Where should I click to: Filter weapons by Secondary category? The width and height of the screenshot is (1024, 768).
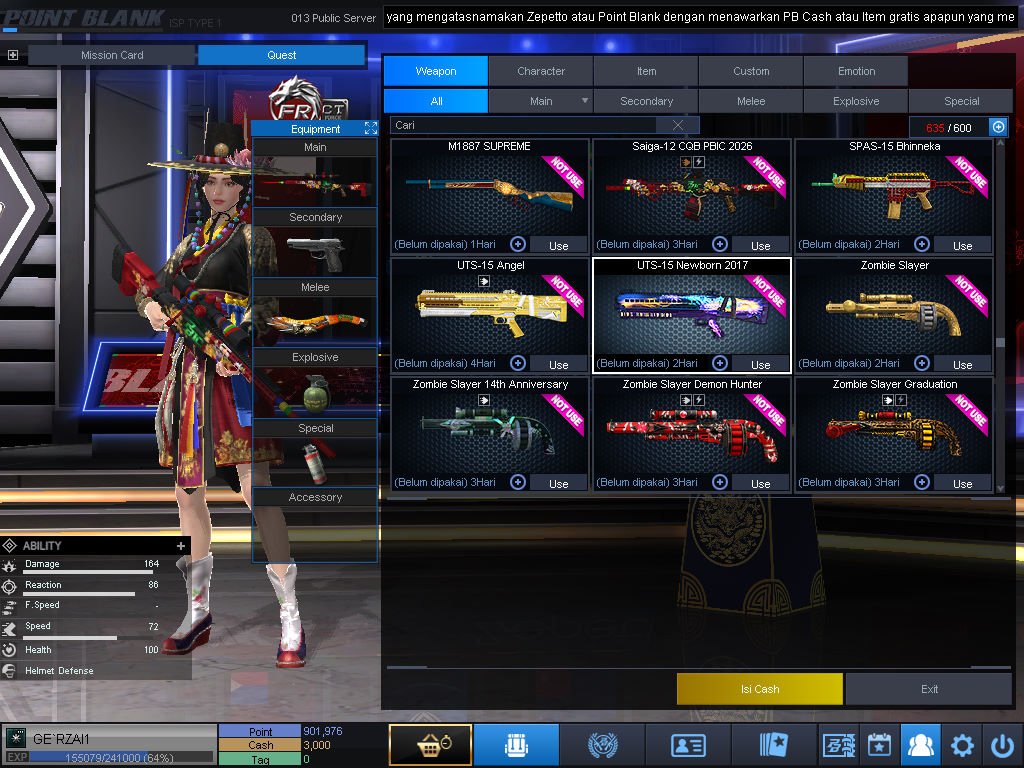[x=646, y=101]
